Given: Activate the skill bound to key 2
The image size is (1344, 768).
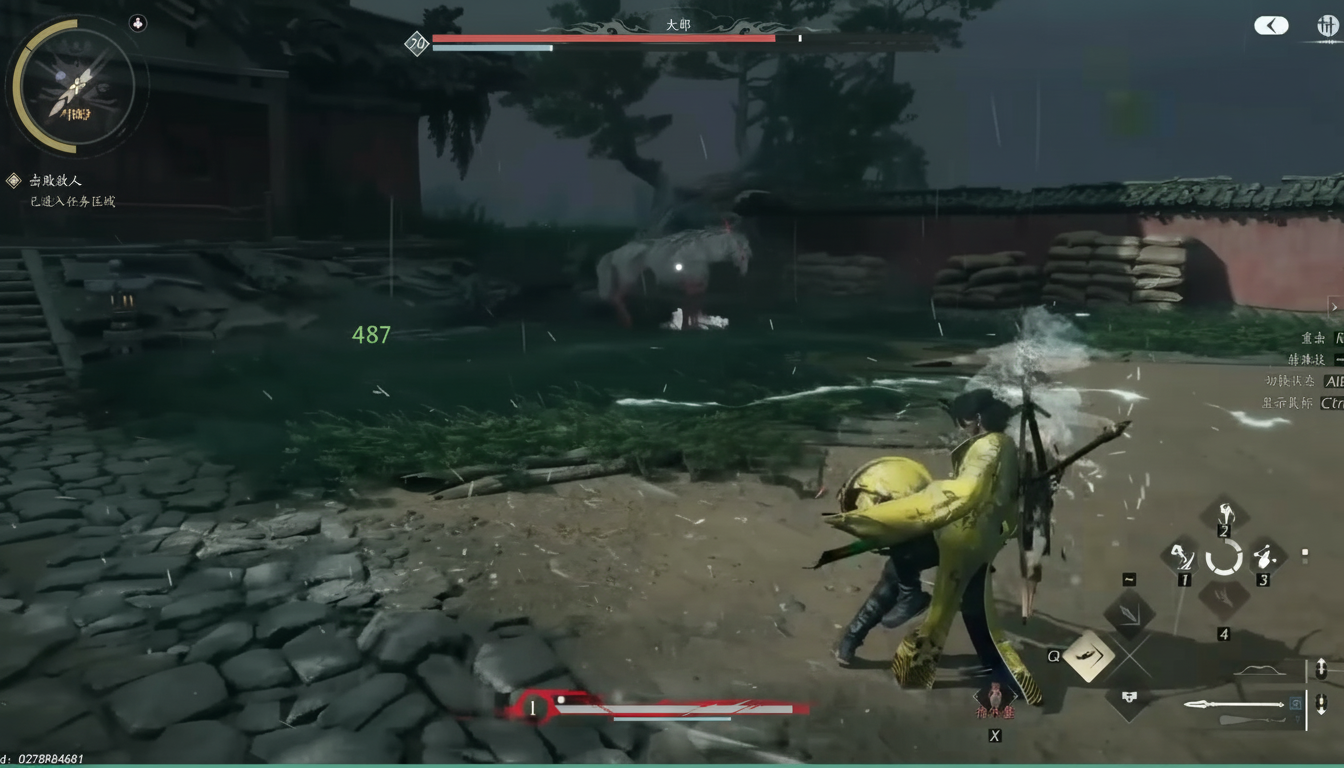Looking at the screenshot, I should [1224, 514].
